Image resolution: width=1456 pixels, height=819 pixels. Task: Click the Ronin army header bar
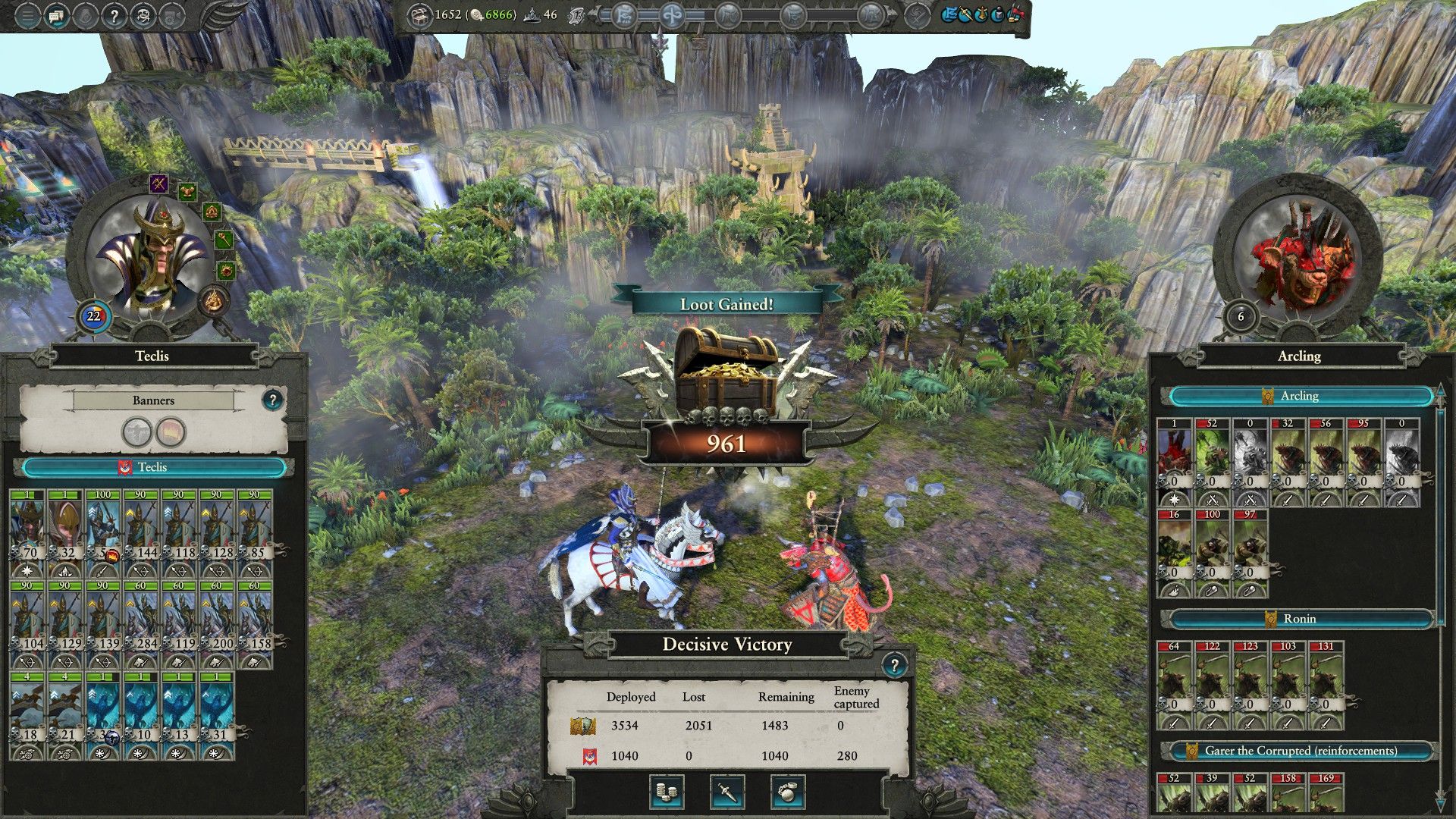pyautogui.click(x=1299, y=619)
